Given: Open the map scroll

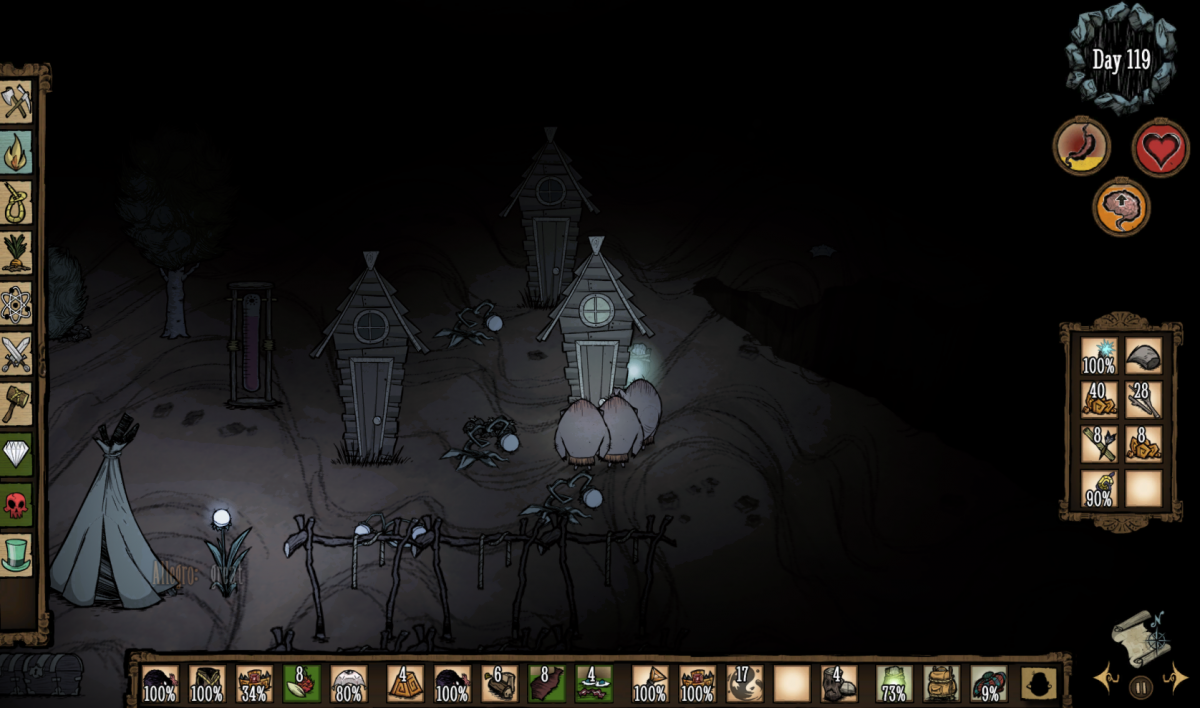Looking at the screenshot, I should (1140, 636).
